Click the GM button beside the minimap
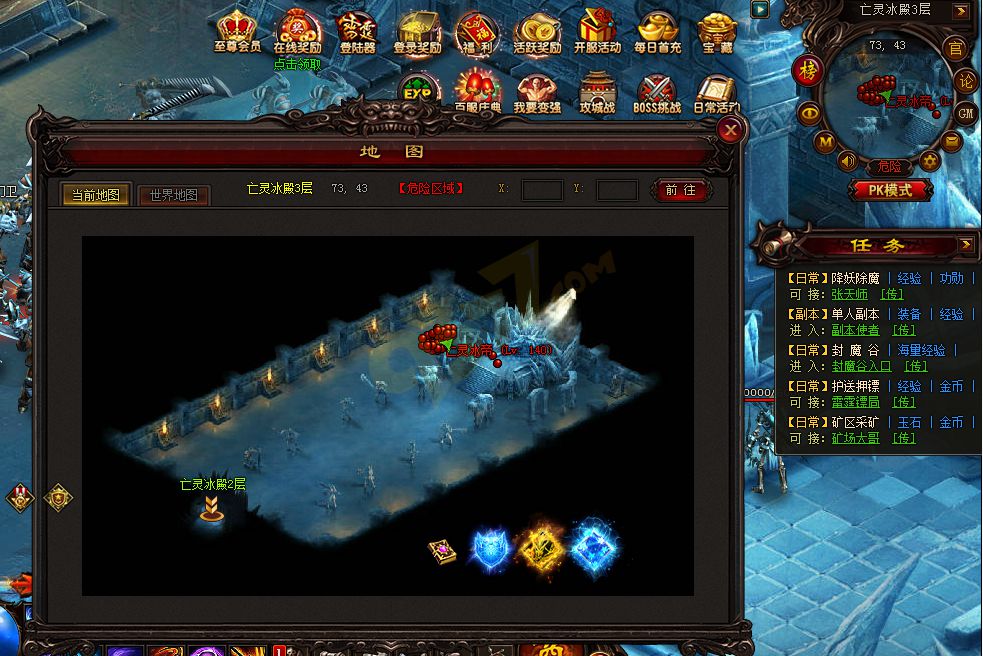Viewport: 983px width, 656px height. pos(965,112)
